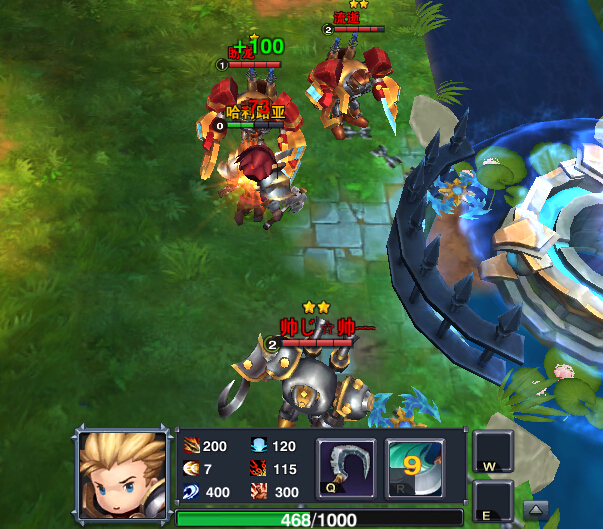Viewport: 603px width, 529px height.
Task: Select the empty W skill slot
Action: tap(493, 452)
